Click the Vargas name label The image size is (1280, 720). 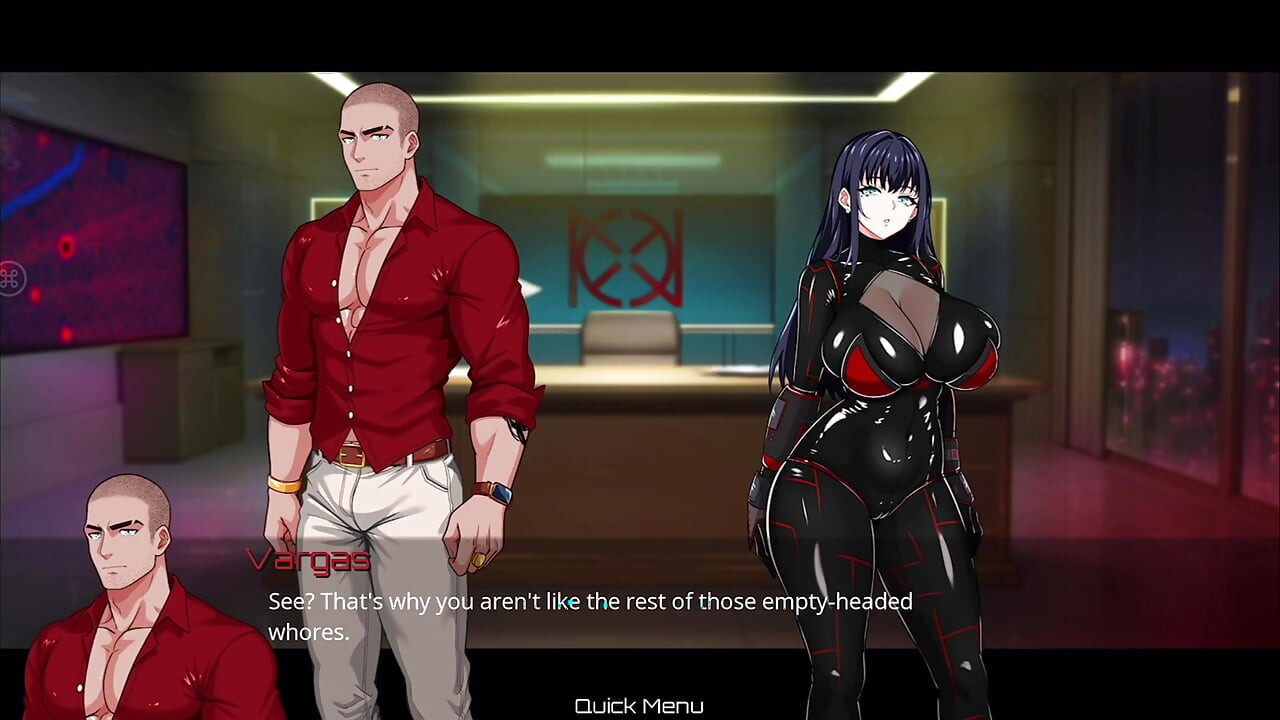[x=310, y=561]
